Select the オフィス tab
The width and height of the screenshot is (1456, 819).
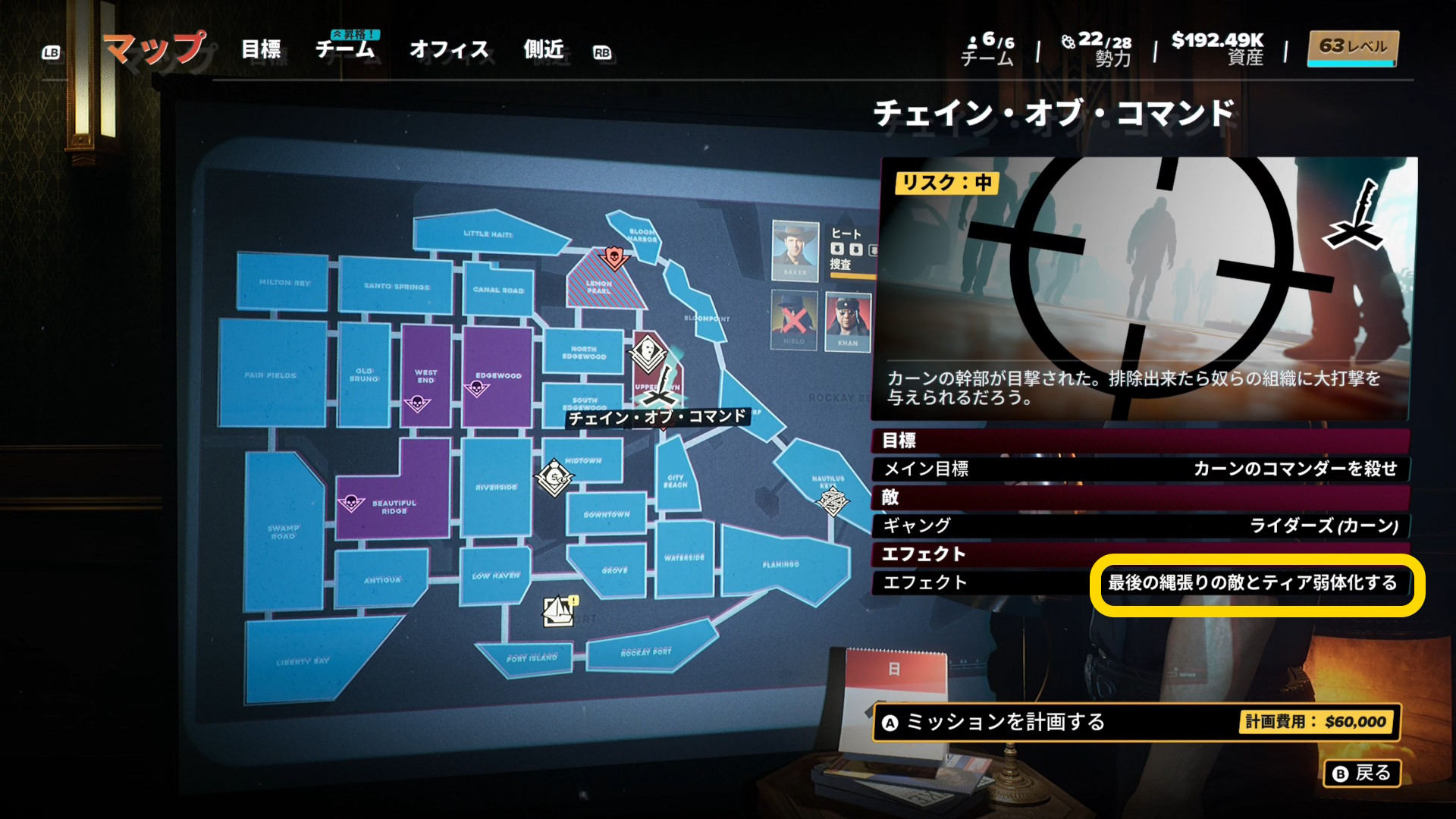pos(449,50)
